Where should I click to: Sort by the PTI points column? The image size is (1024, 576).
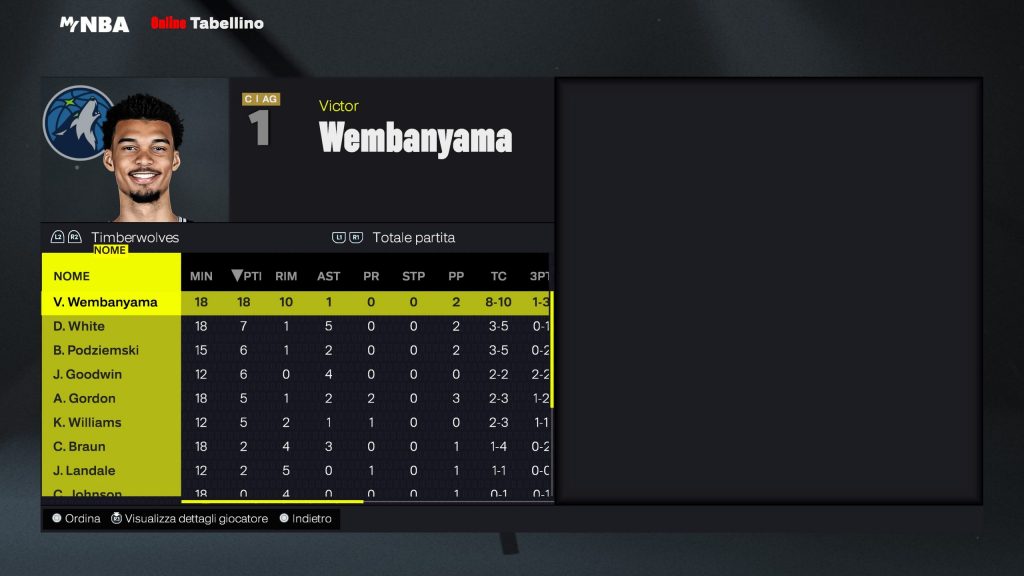click(x=246, y=276)
